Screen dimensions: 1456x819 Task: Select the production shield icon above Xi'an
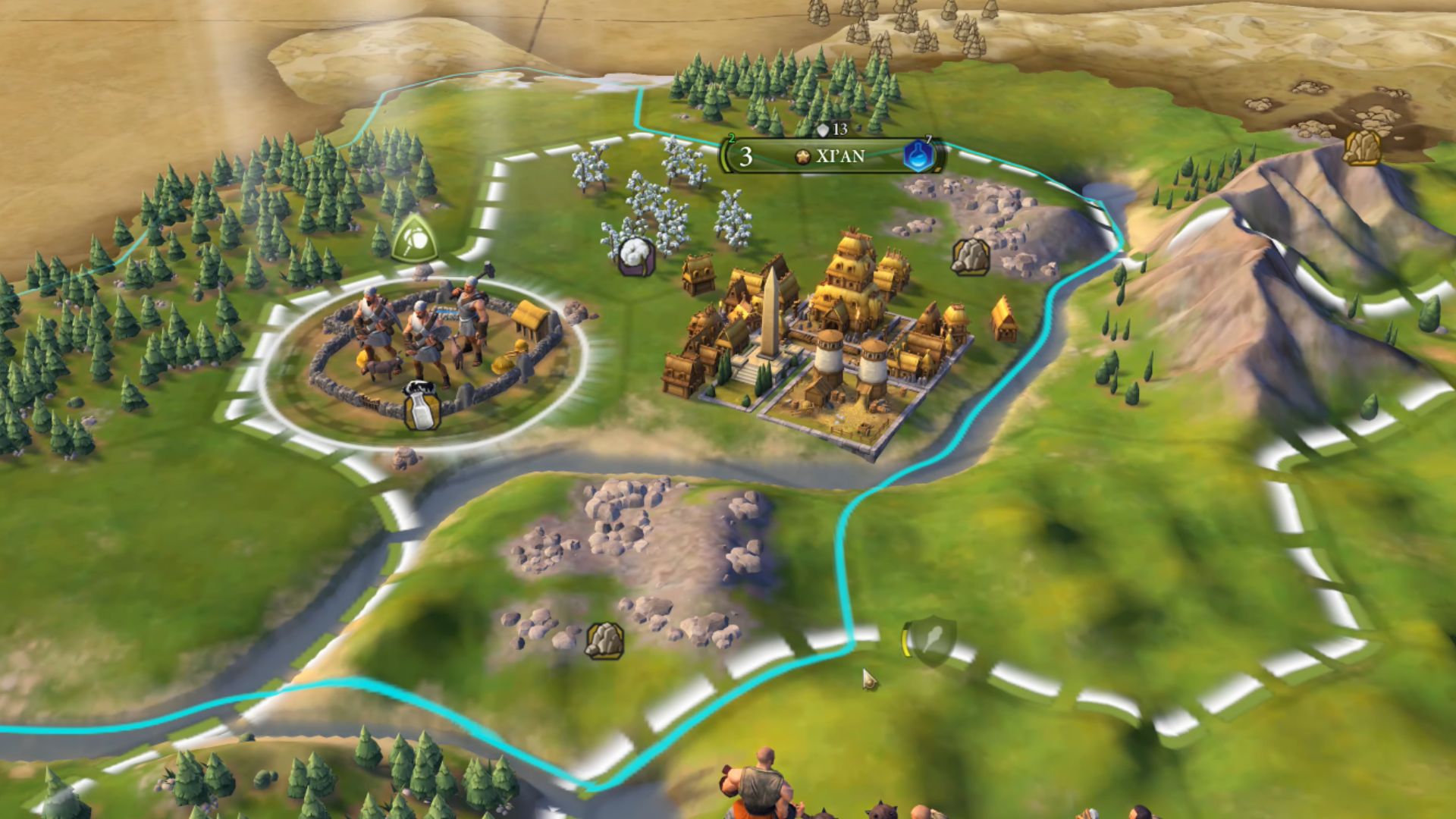click(x=824, y=130)
